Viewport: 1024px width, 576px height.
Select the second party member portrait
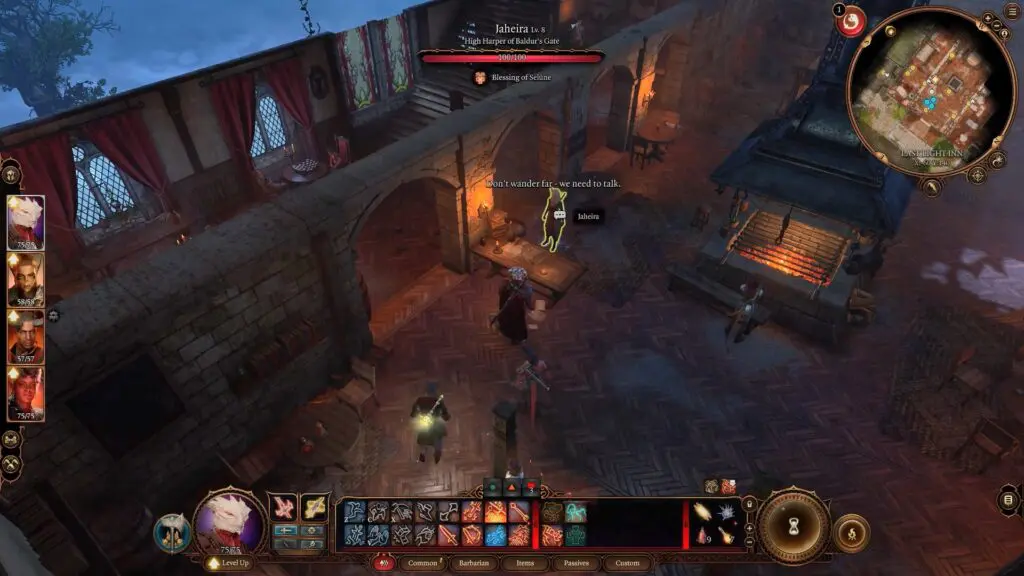click(25, 279)
